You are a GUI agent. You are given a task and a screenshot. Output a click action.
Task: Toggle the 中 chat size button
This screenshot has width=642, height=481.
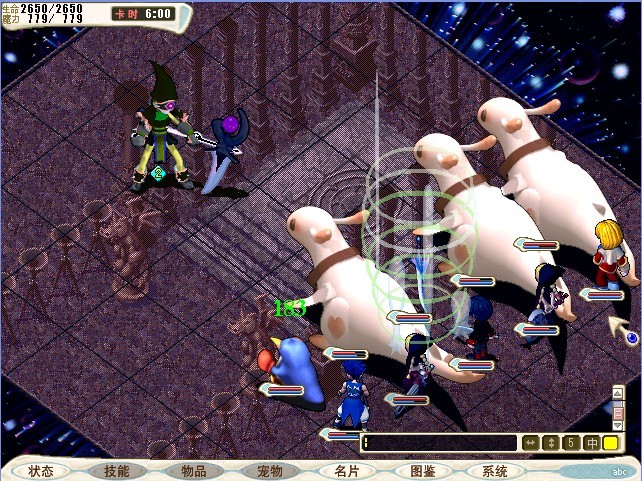point(590,442)
